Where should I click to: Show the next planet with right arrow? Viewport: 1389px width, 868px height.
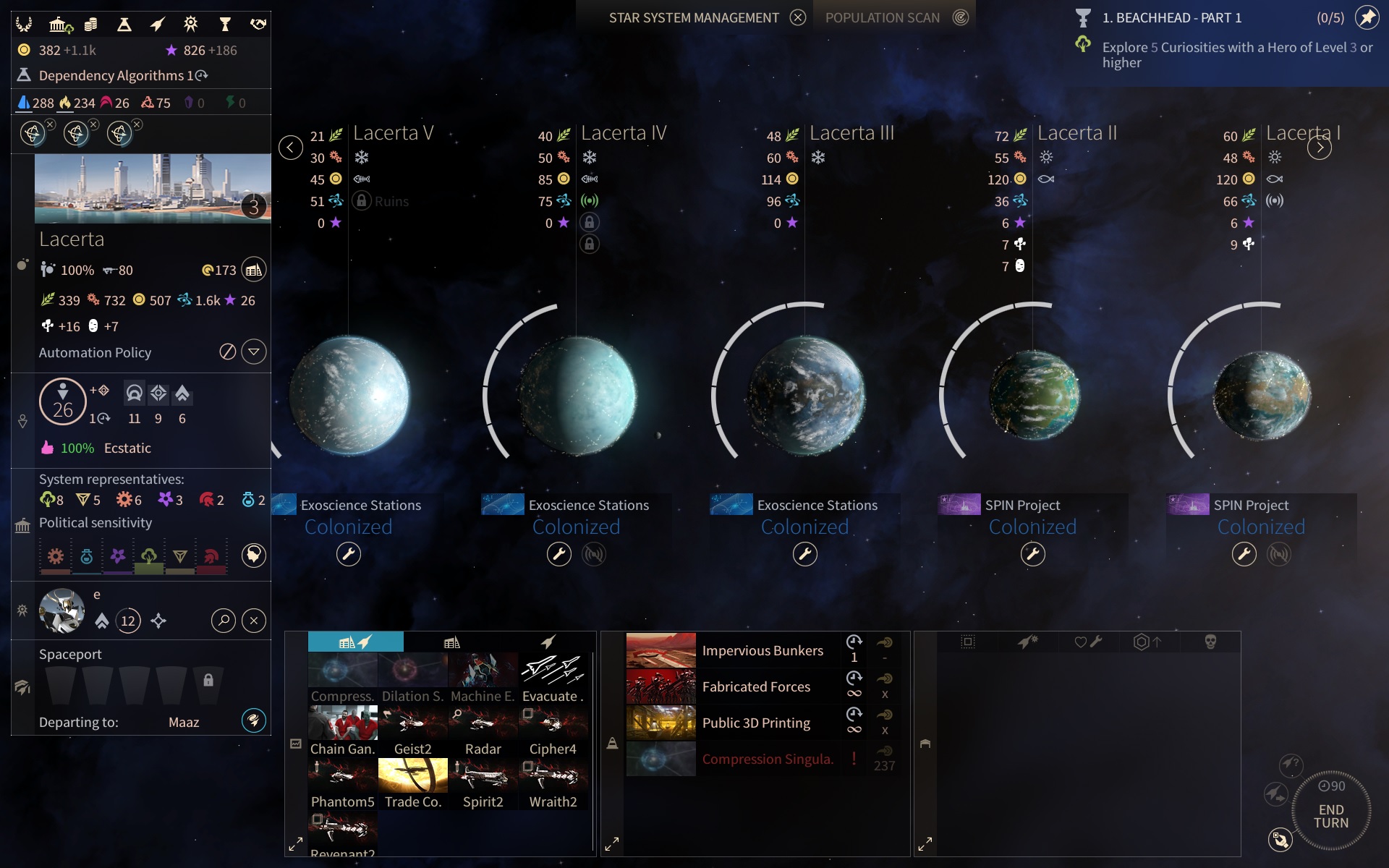1320,148
